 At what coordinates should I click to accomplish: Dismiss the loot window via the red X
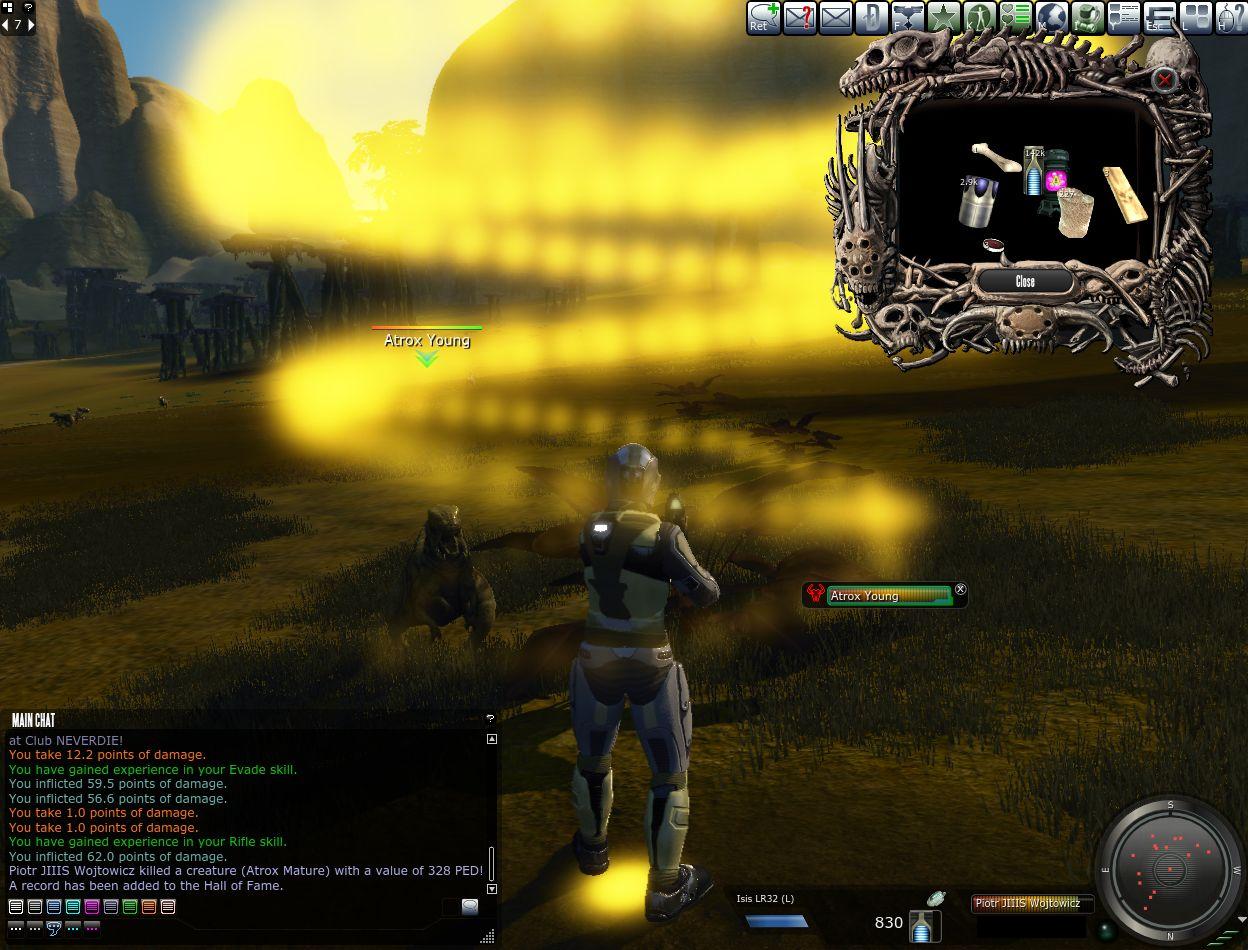tap(1163, 79)
